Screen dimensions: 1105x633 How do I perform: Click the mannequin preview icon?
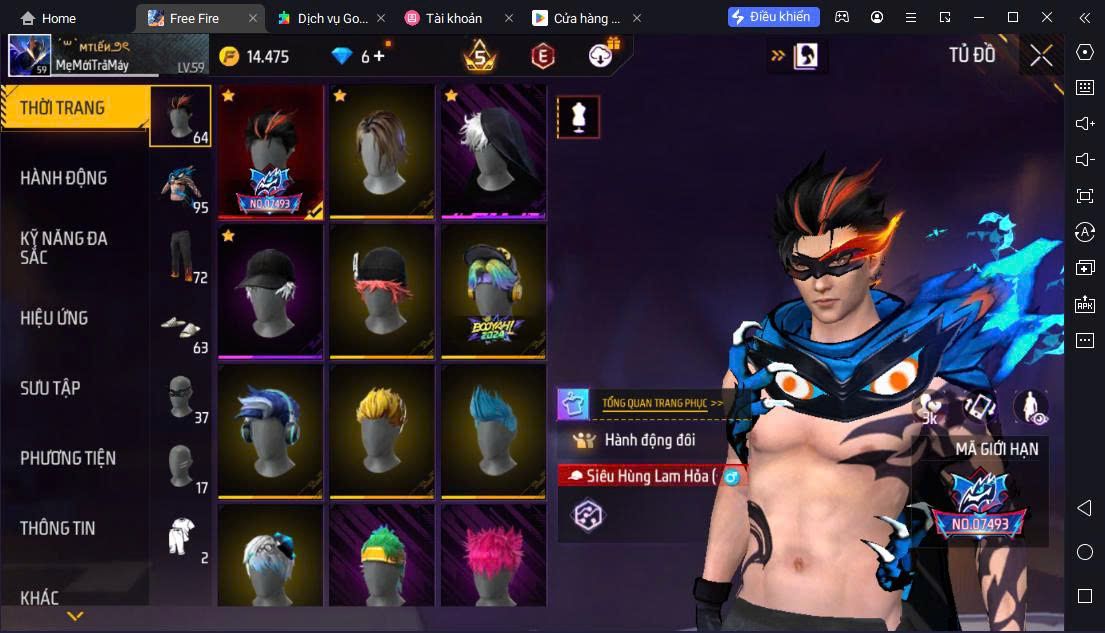pyautogui.click(x=578, y=118)
